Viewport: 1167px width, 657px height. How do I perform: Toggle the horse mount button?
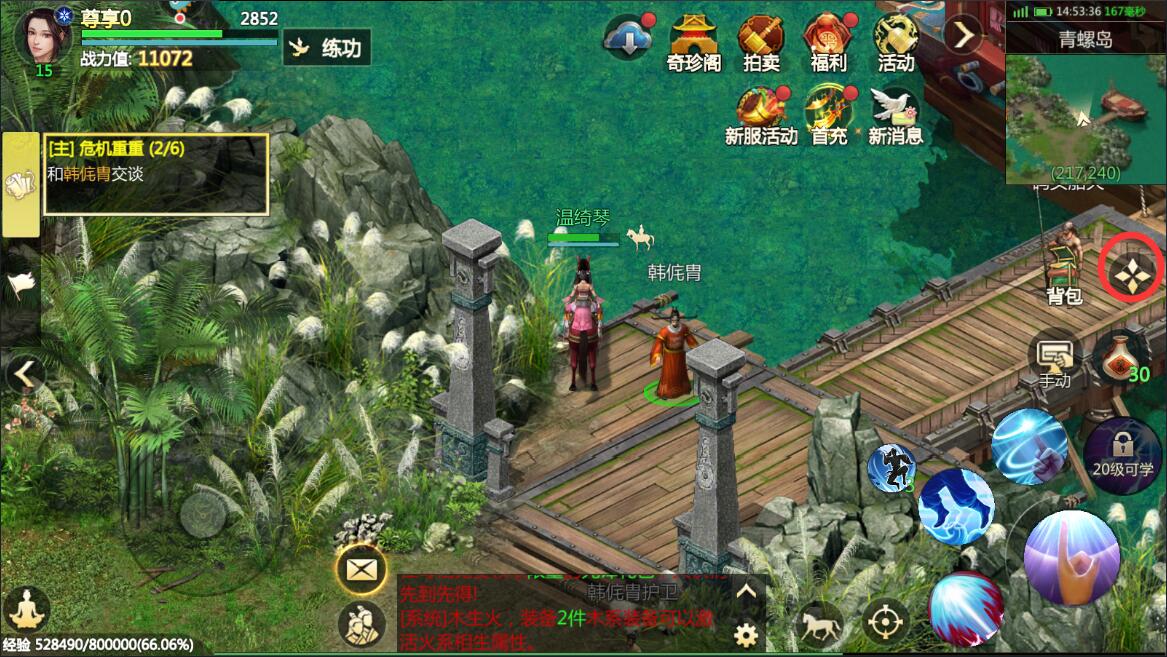818,626
